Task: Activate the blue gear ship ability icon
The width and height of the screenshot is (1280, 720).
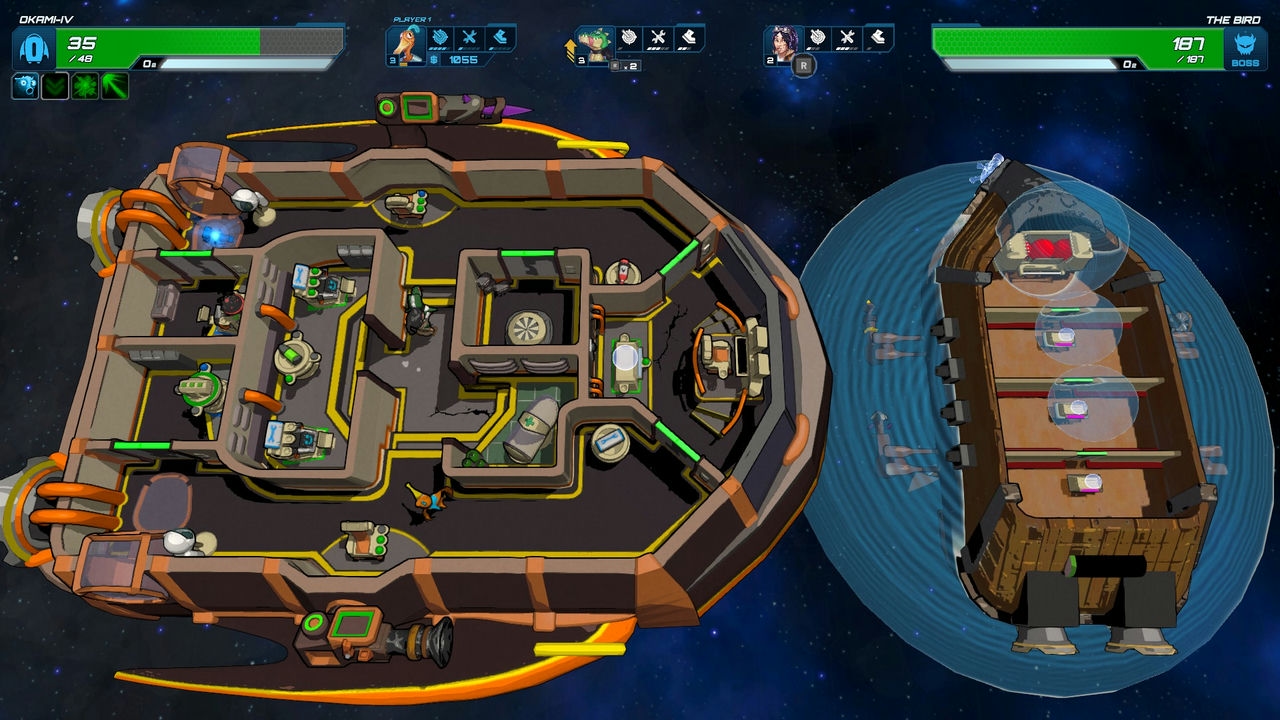Action: coord(25,86)
